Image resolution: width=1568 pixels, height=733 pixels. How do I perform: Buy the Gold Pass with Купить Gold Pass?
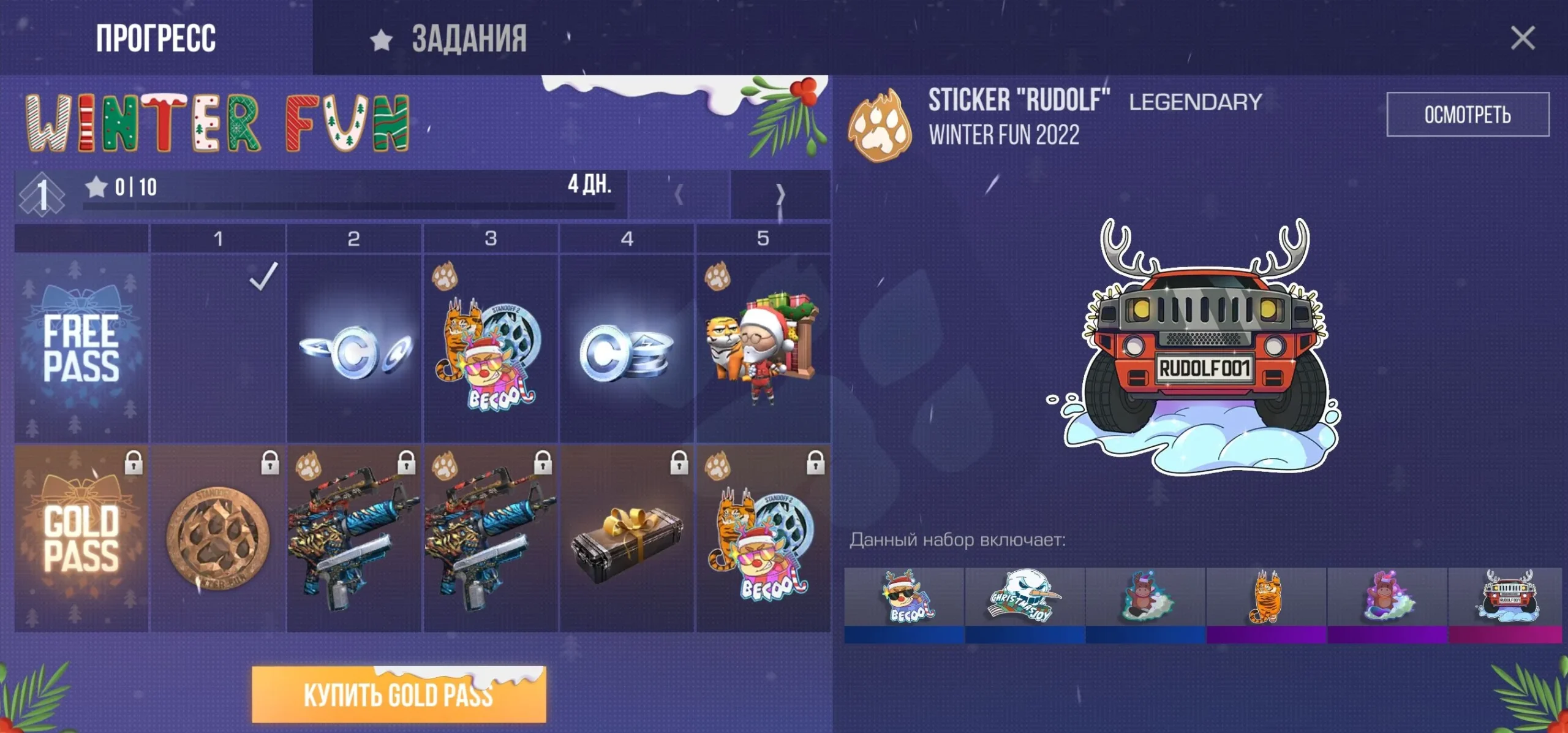pos(399,694)
